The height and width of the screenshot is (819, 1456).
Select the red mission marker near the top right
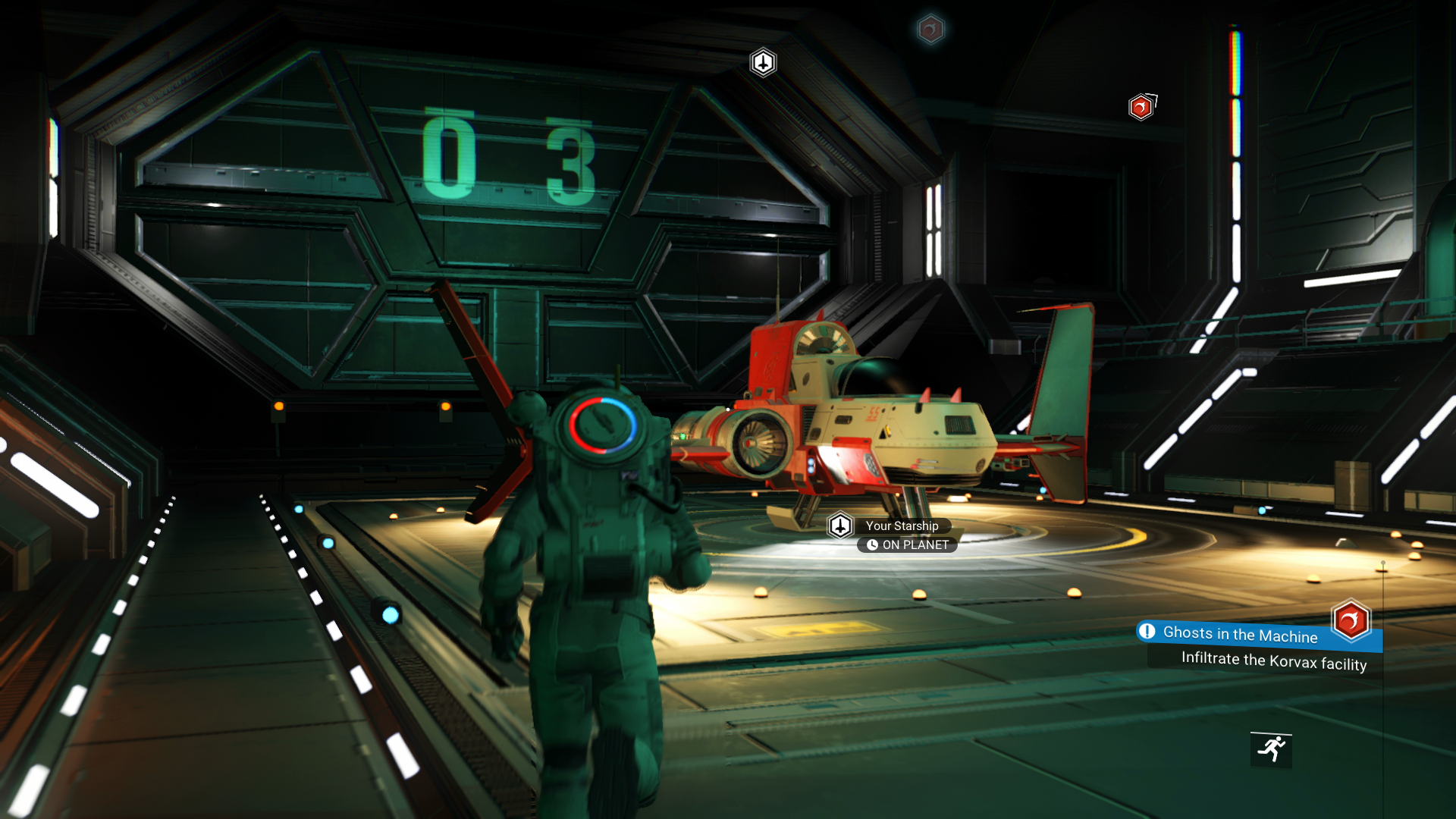point(1140,107)
